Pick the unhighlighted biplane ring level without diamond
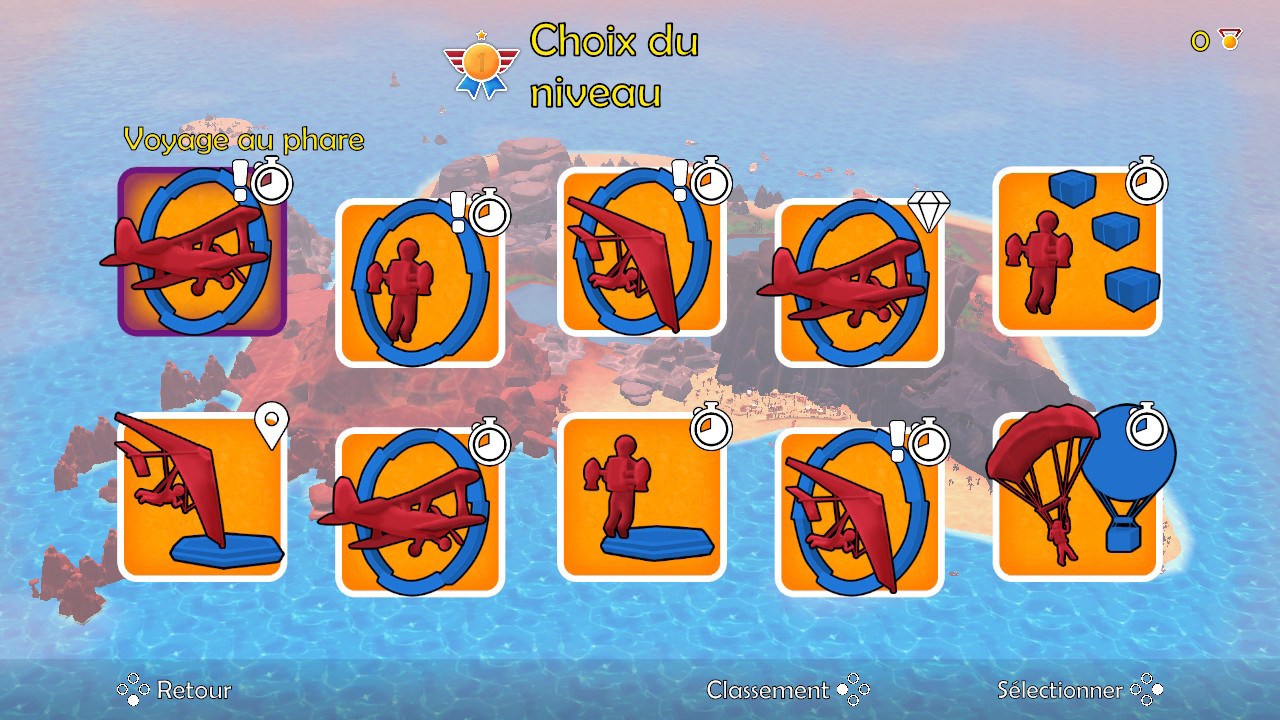Viewport: 1280px width, 720px height. tap(420, 512)
